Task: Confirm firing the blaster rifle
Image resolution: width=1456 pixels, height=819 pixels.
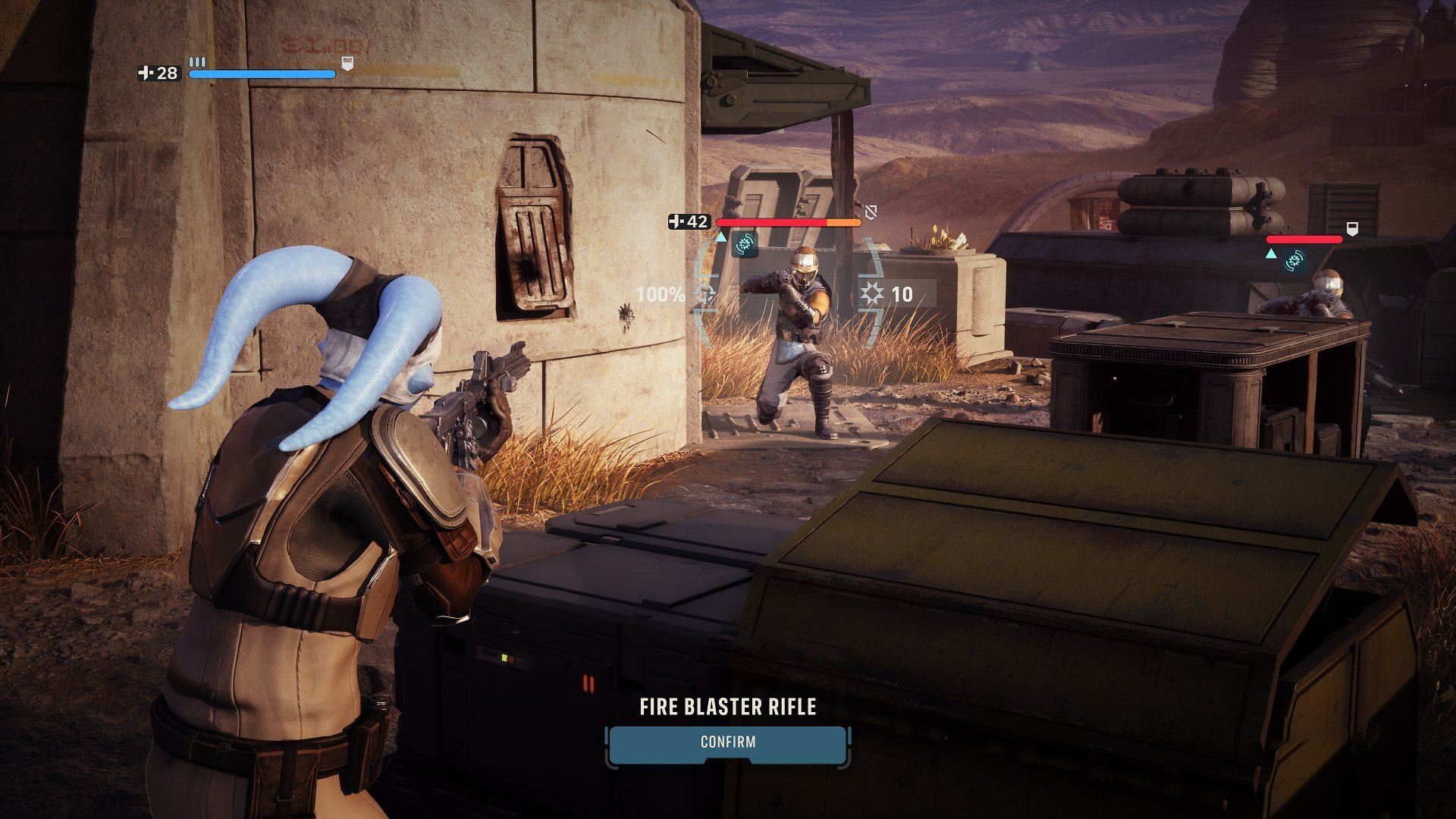Action: pos(727,742)
